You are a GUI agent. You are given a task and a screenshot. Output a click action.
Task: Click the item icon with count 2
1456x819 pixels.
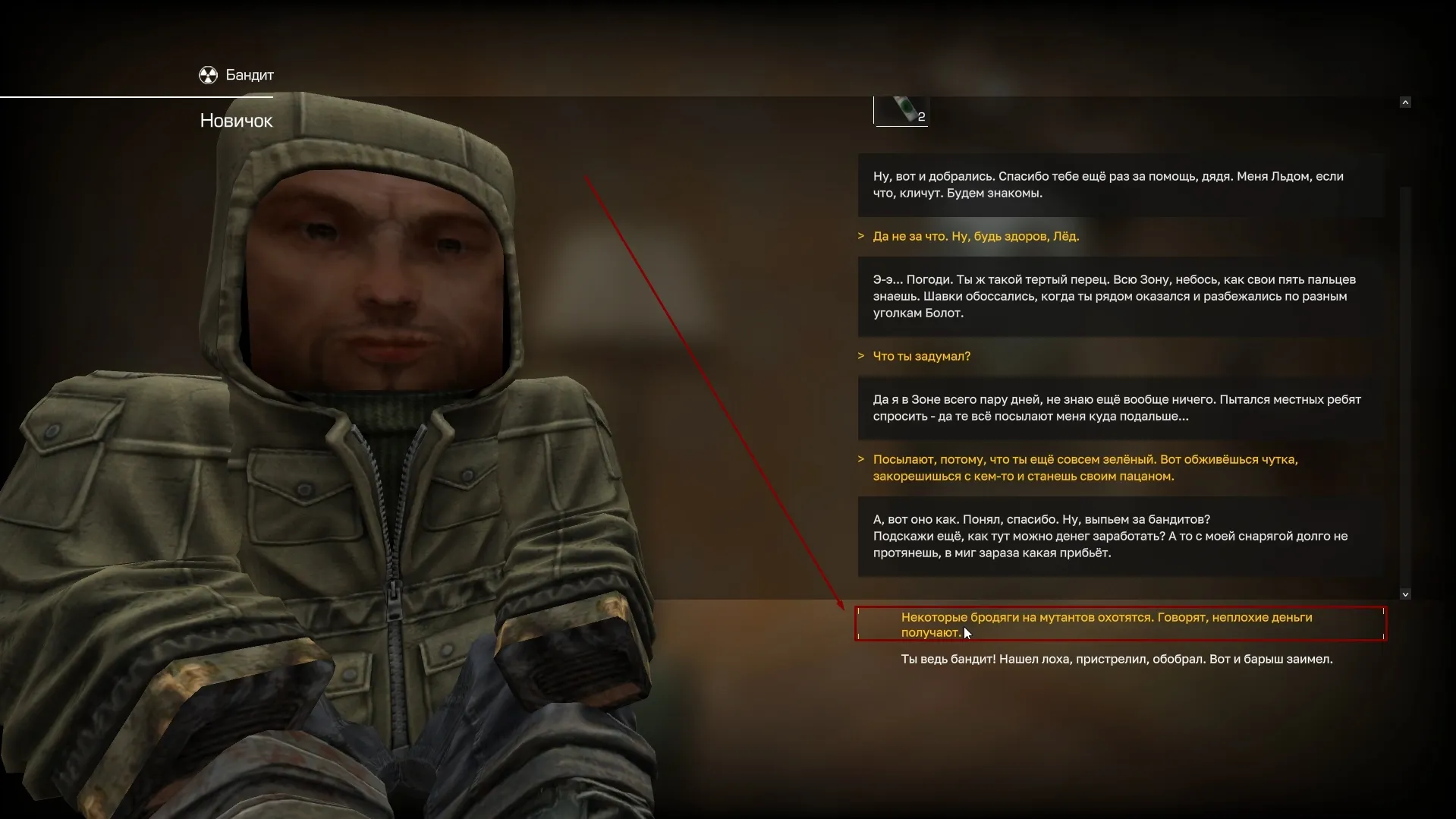click(901, 111)
